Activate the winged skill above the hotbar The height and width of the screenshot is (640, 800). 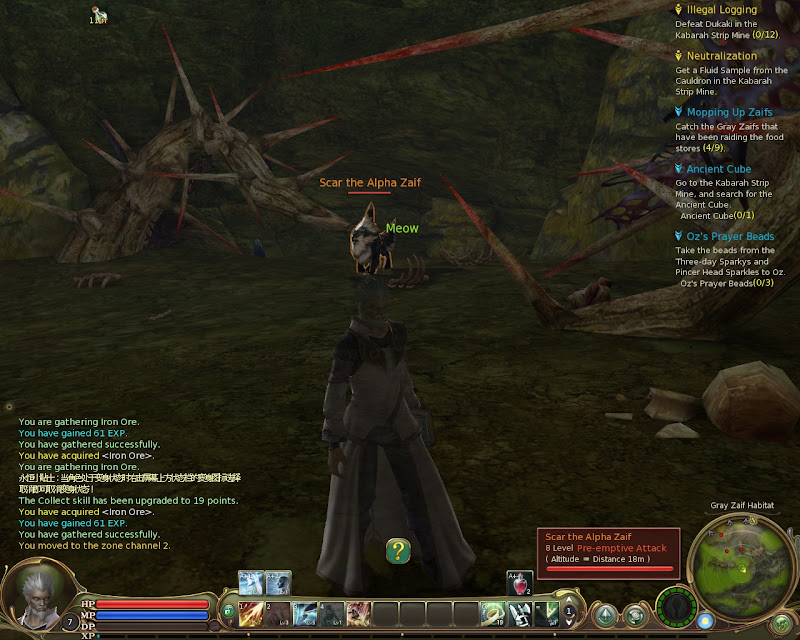pyautogui.click(x=251, y=582)
